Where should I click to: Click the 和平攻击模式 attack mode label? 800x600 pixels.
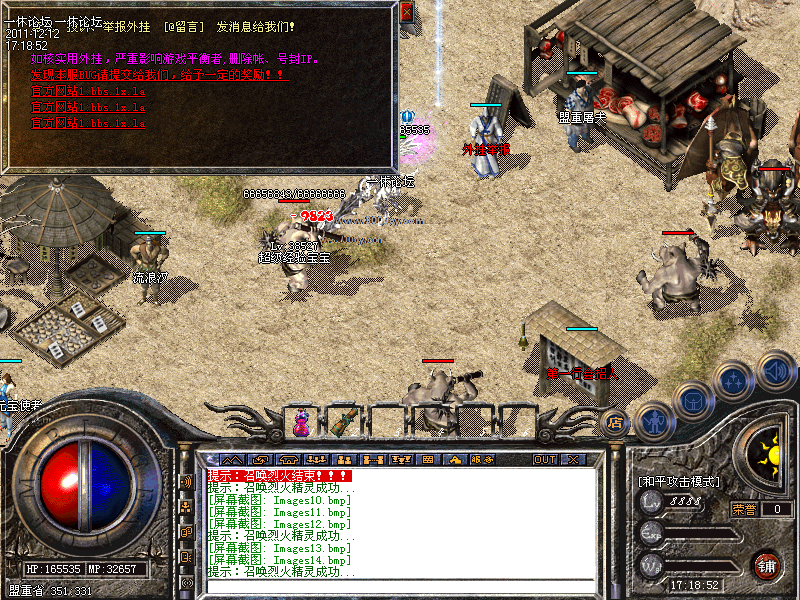(678, 481)
